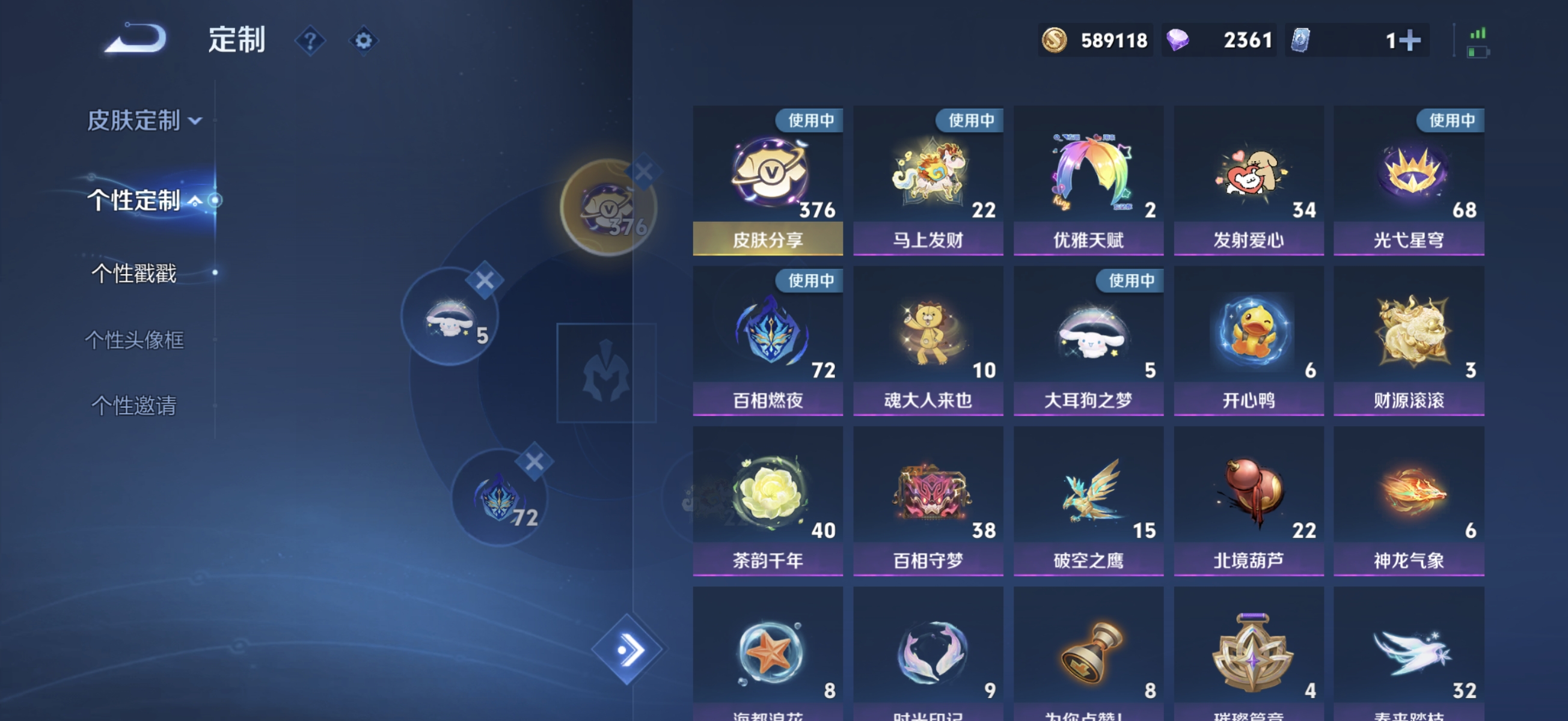Open the help question mark icon
This screenshot has height=721, width=1568.
[x=310, y=40]
